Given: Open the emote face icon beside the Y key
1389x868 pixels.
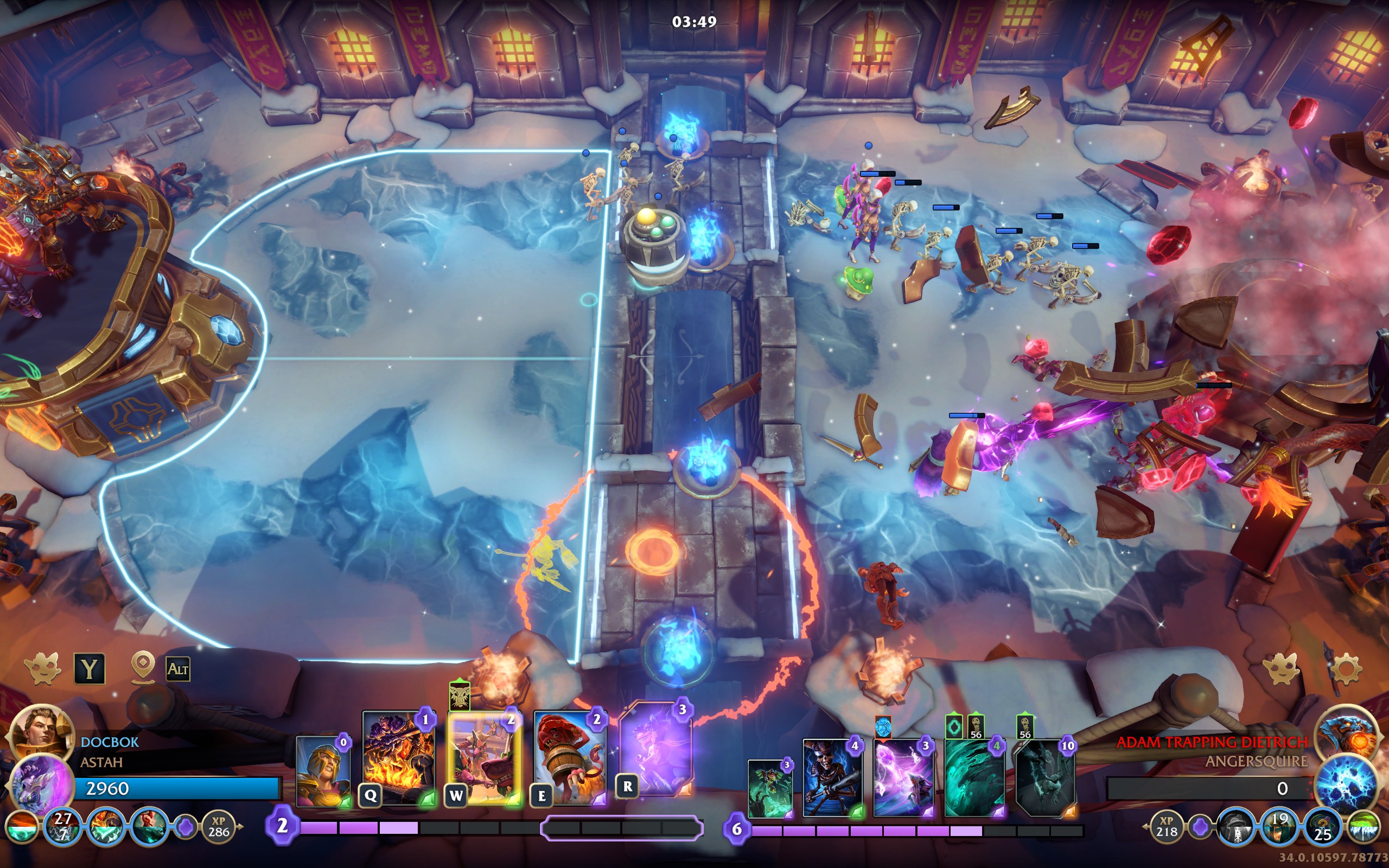Looking at the screenshot, I should click(43, 669).
